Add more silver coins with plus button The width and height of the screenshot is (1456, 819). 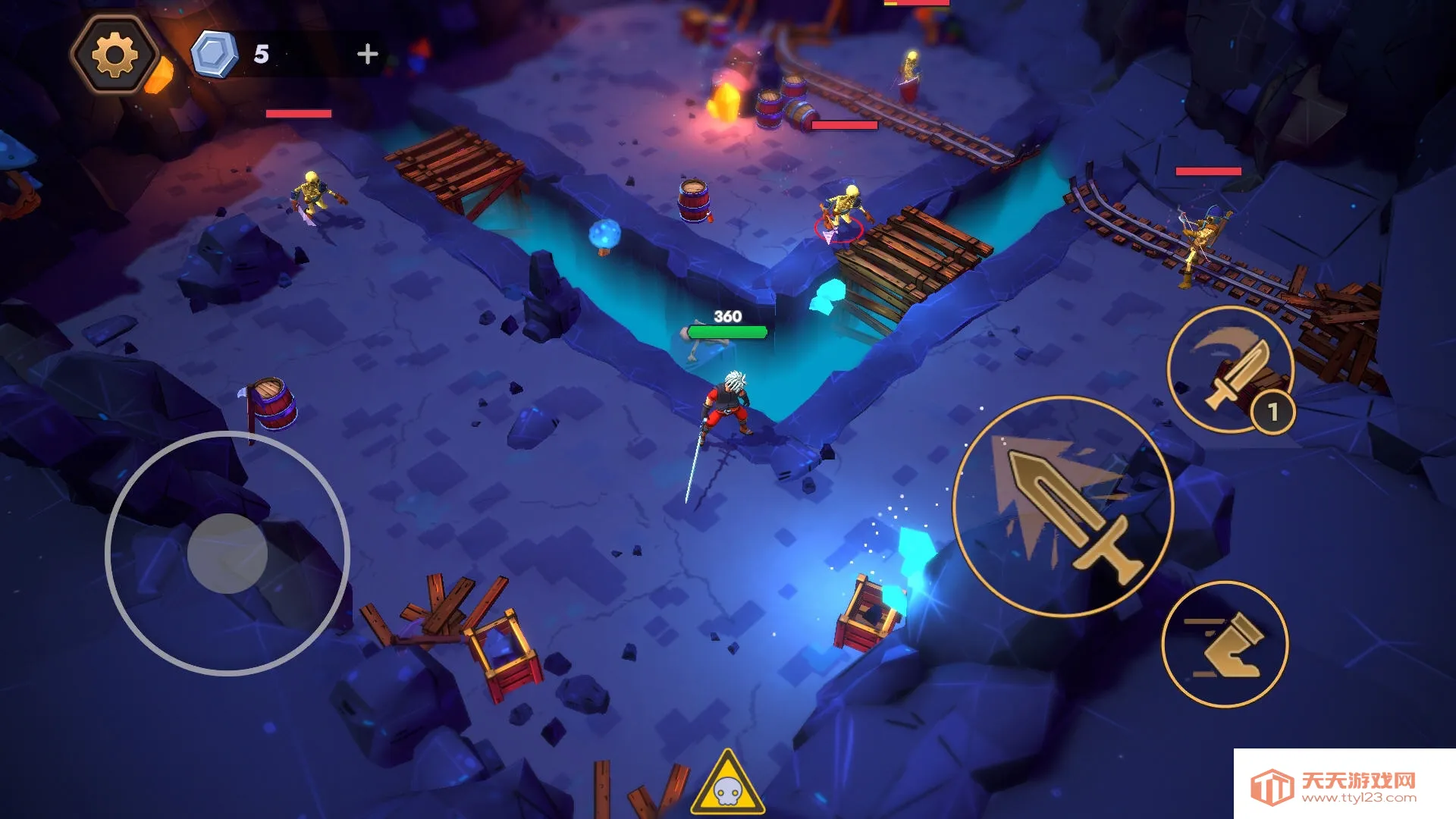(368, 54)
